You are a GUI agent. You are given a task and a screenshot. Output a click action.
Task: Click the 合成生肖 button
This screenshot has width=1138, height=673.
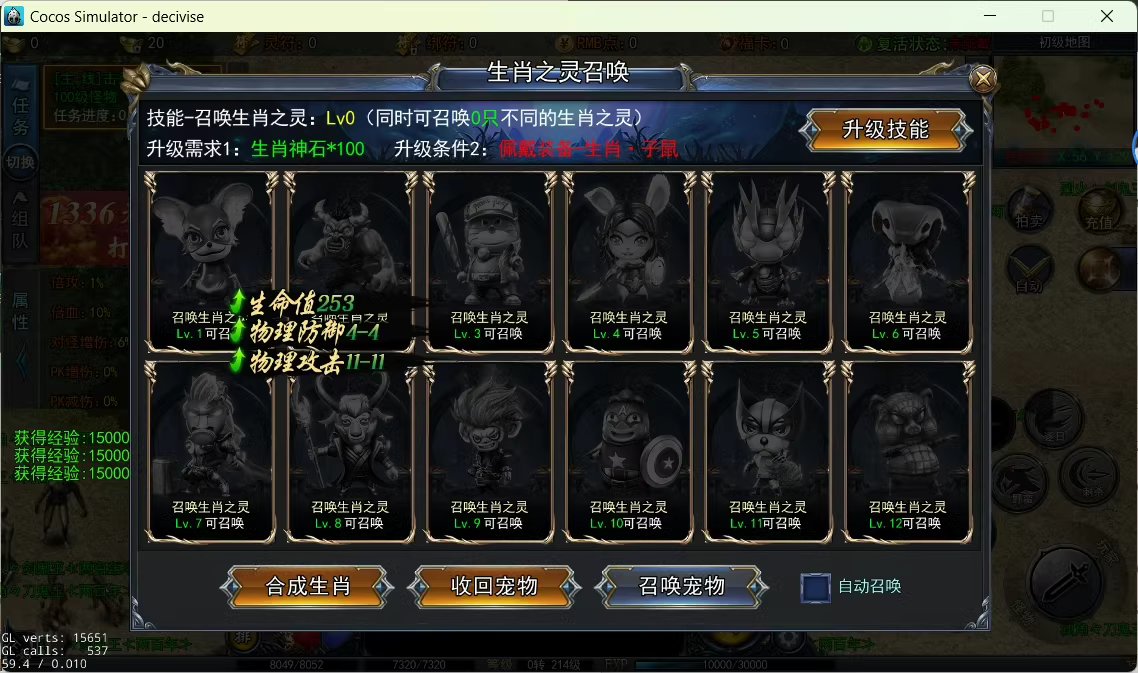pyautogui.click(x=308, y=586)
